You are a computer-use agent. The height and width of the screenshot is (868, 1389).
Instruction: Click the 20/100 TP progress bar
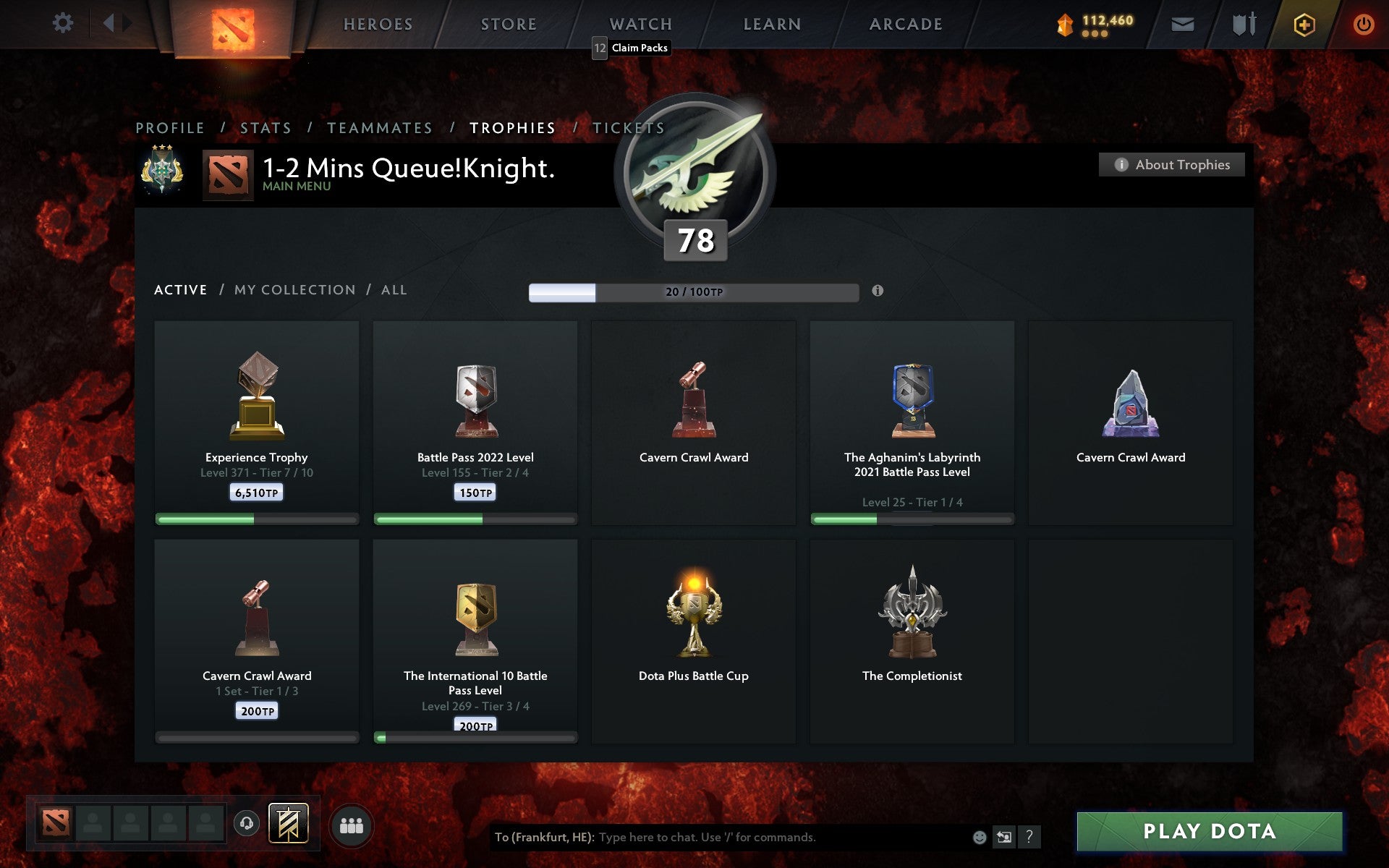693,293
